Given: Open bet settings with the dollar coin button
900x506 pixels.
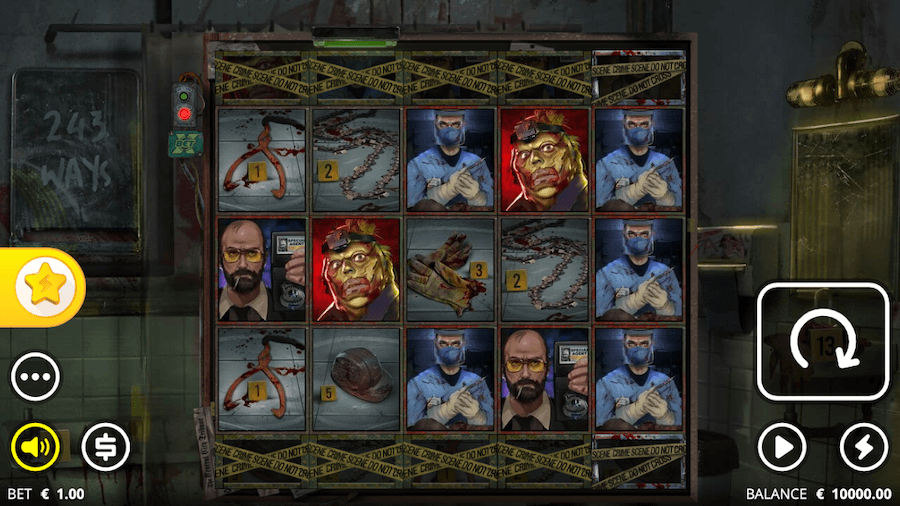Looking at the screenshot, I should point(105,447).
